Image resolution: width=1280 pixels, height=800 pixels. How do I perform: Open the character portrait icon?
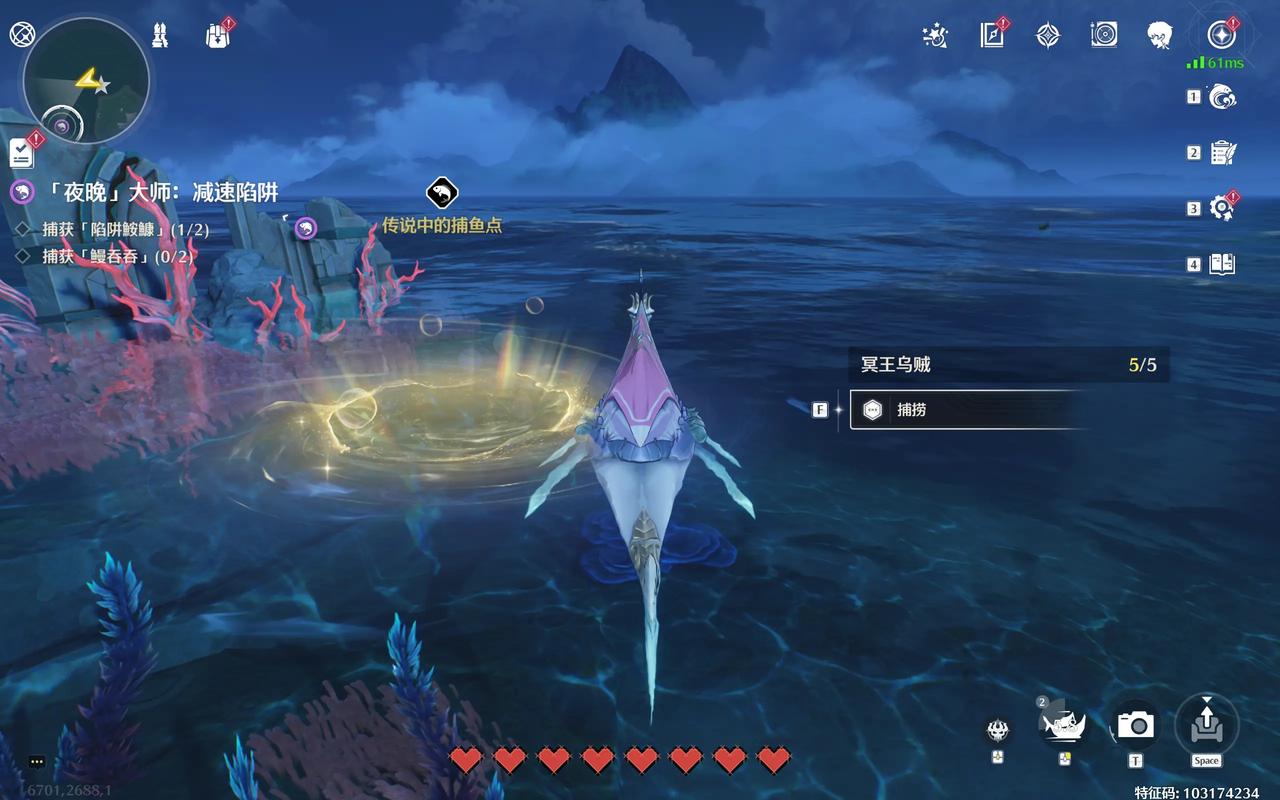click(x=1160, y=35)
